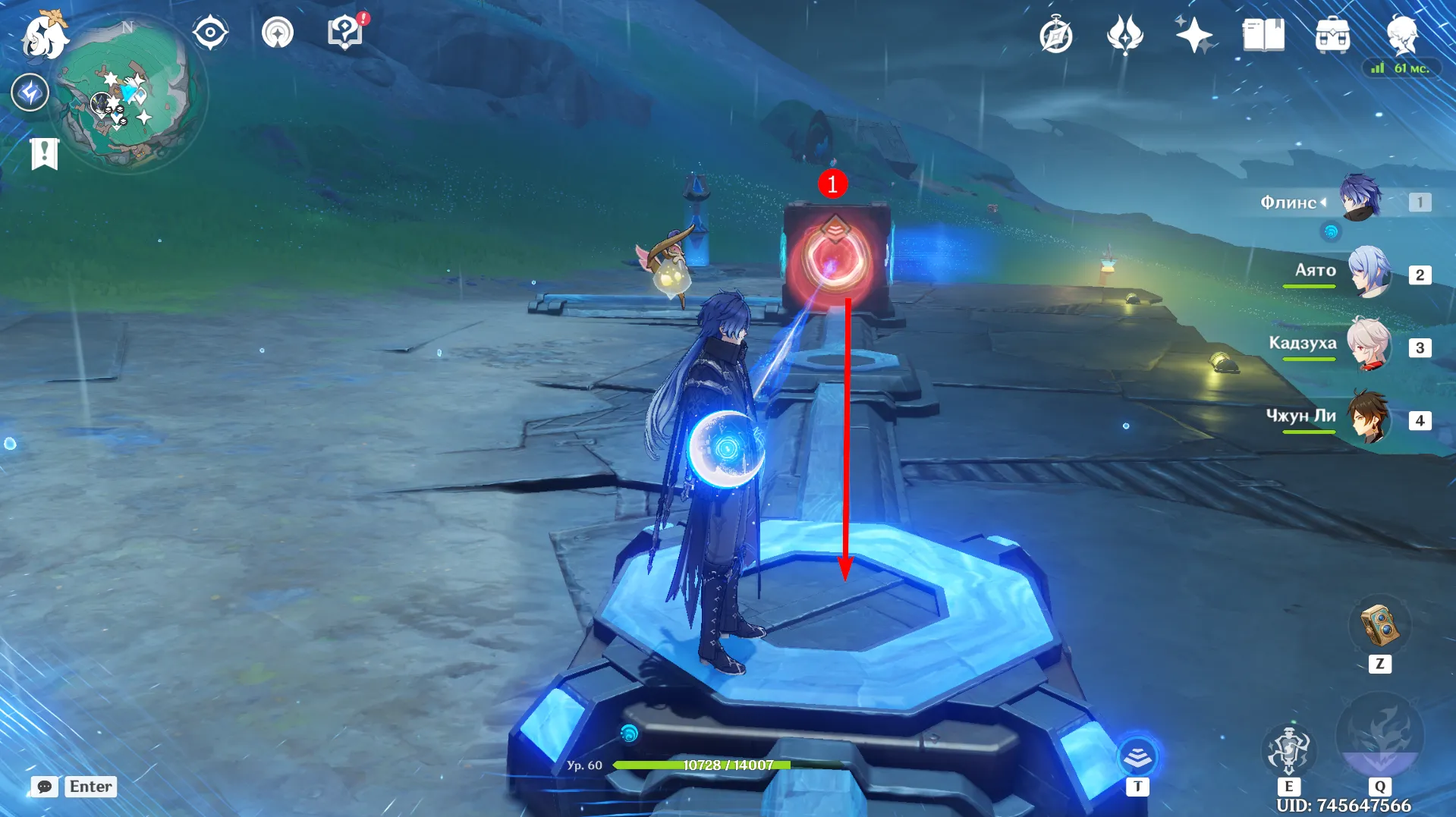Open the Paimon menu
This screenshot has width=1456, height=817.
point(44,36)
